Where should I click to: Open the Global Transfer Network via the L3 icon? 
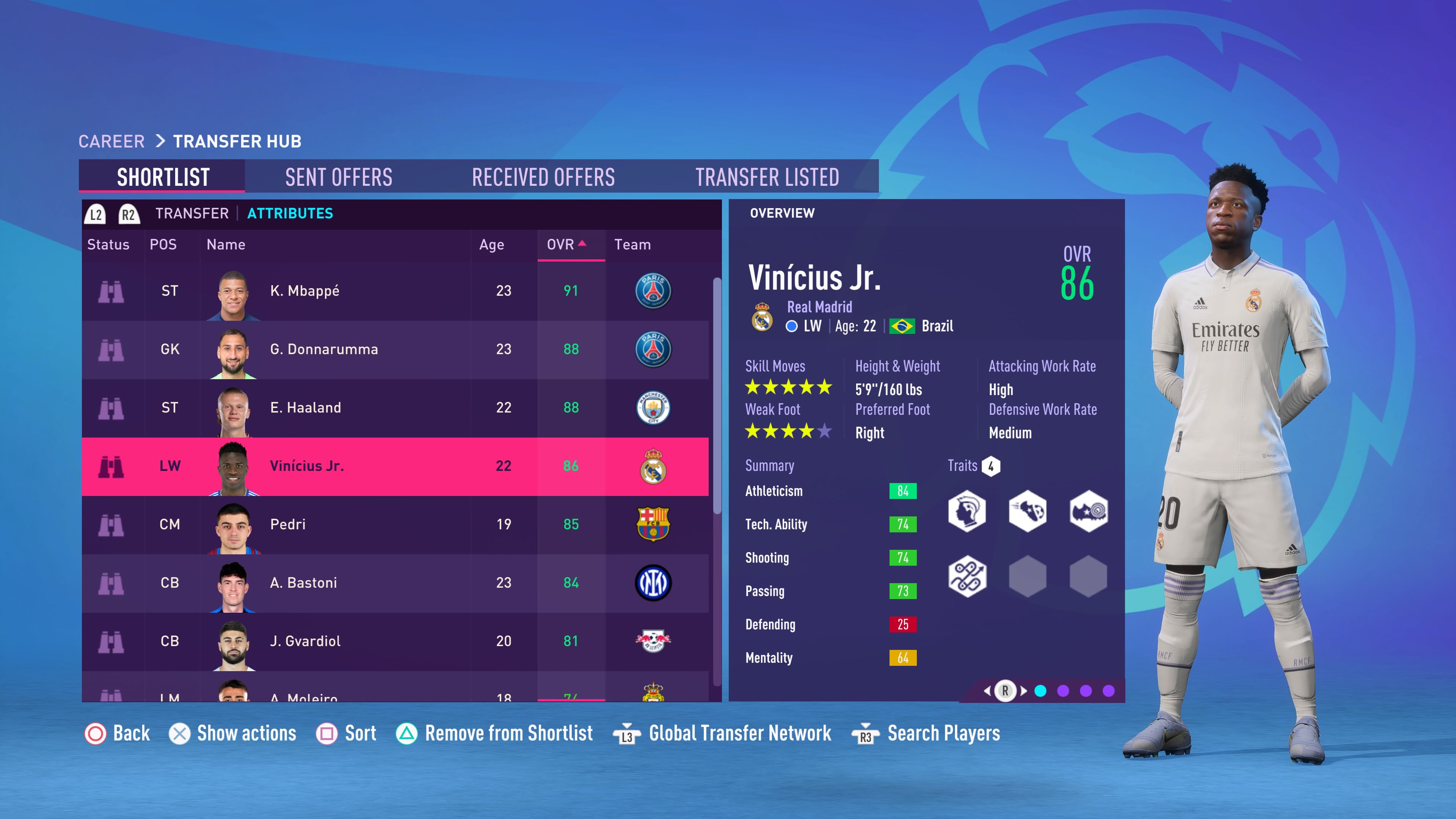(627, 733)
